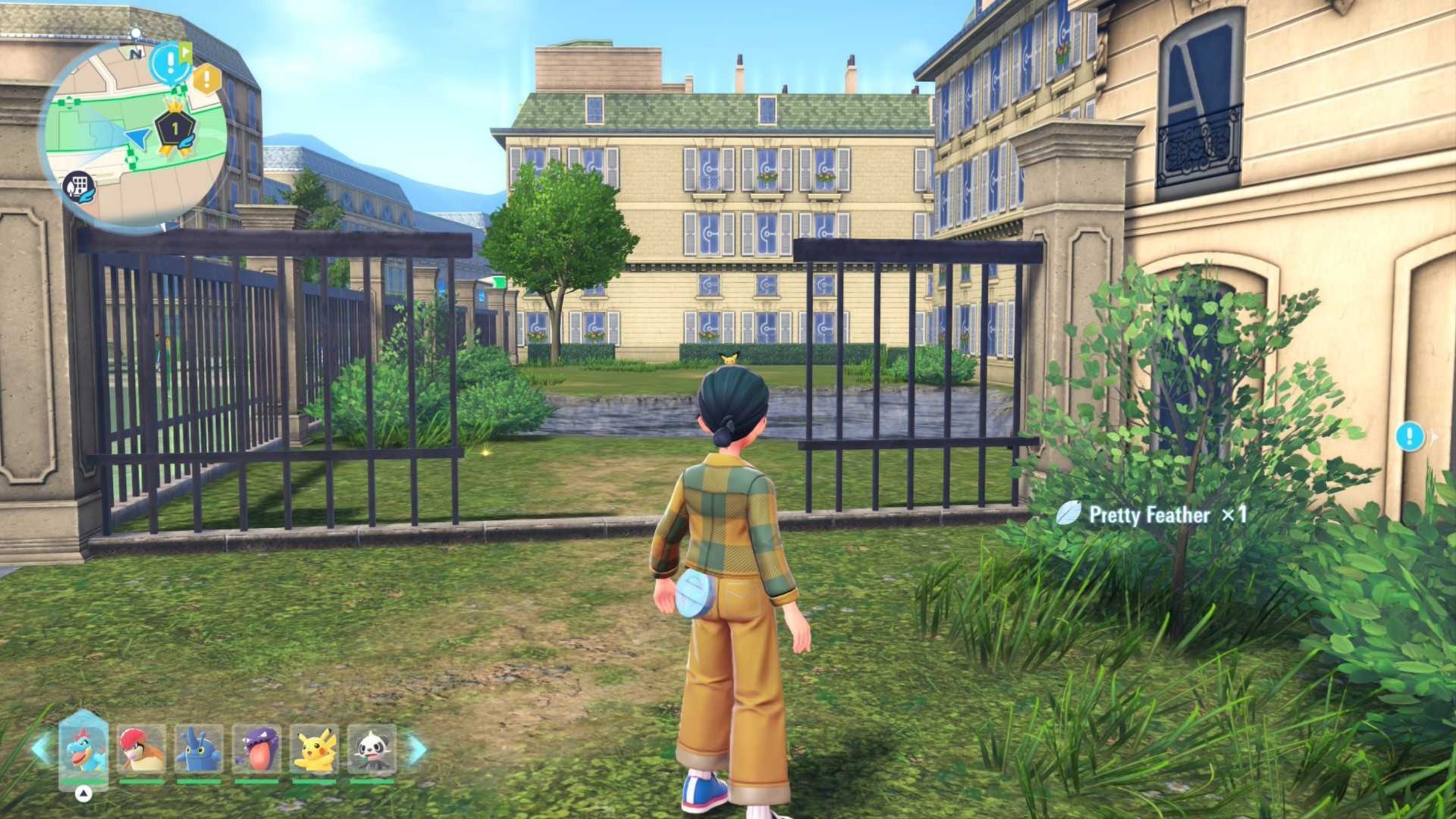
Task: Open the crowned rank 1 badge on the minimap
Action: [175, 129]
